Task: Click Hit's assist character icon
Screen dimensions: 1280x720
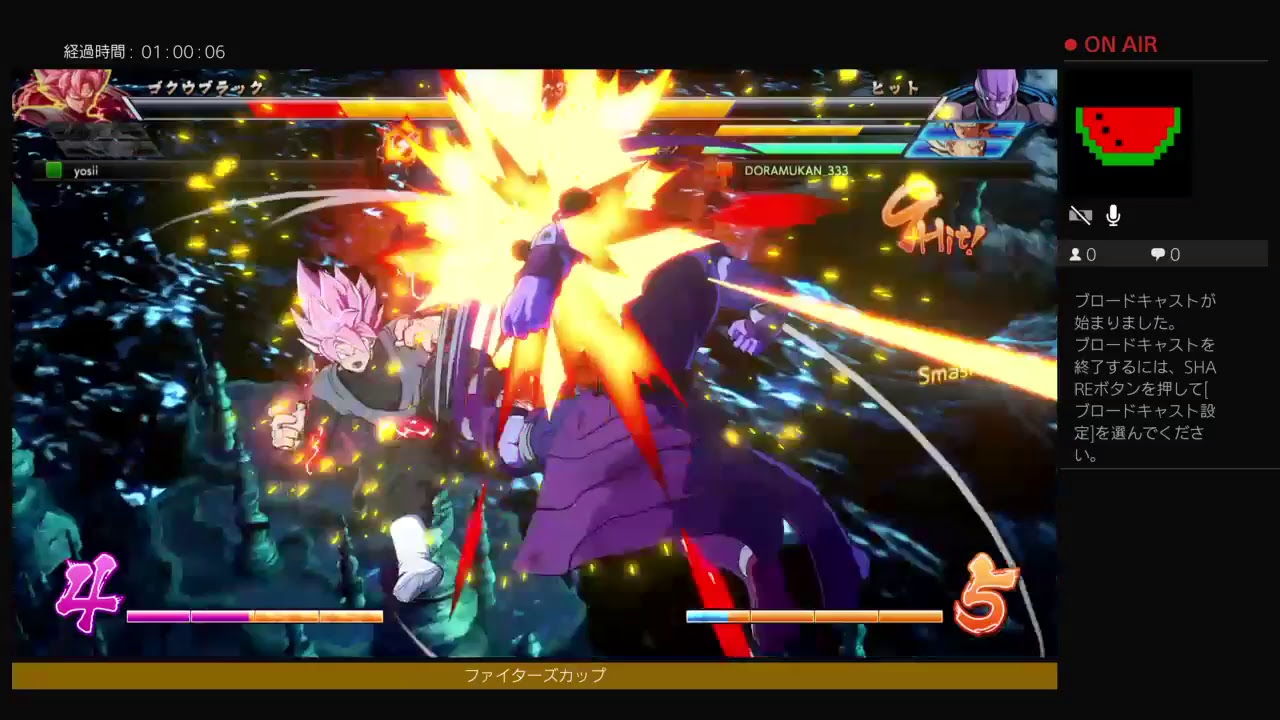Action: pyautogui.click(x=960, y=140)
